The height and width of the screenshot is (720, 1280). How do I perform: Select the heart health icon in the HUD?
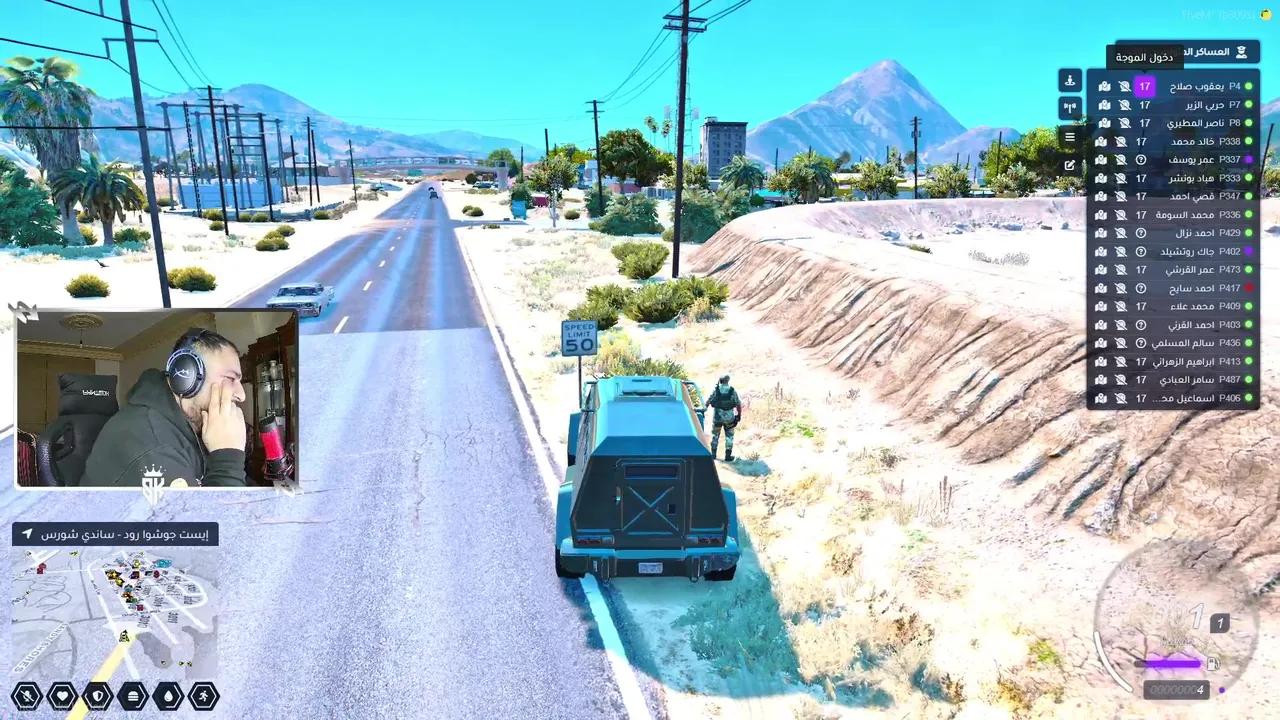[x=62, y=695]
